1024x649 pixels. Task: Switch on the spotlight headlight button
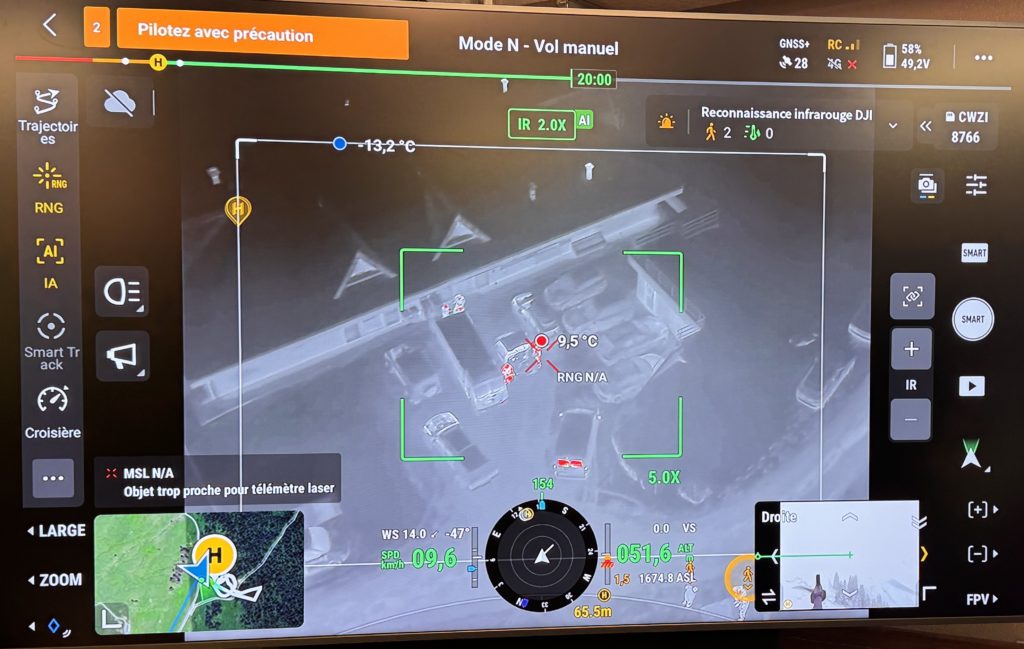pyautogui.click(x=122, y=291)
